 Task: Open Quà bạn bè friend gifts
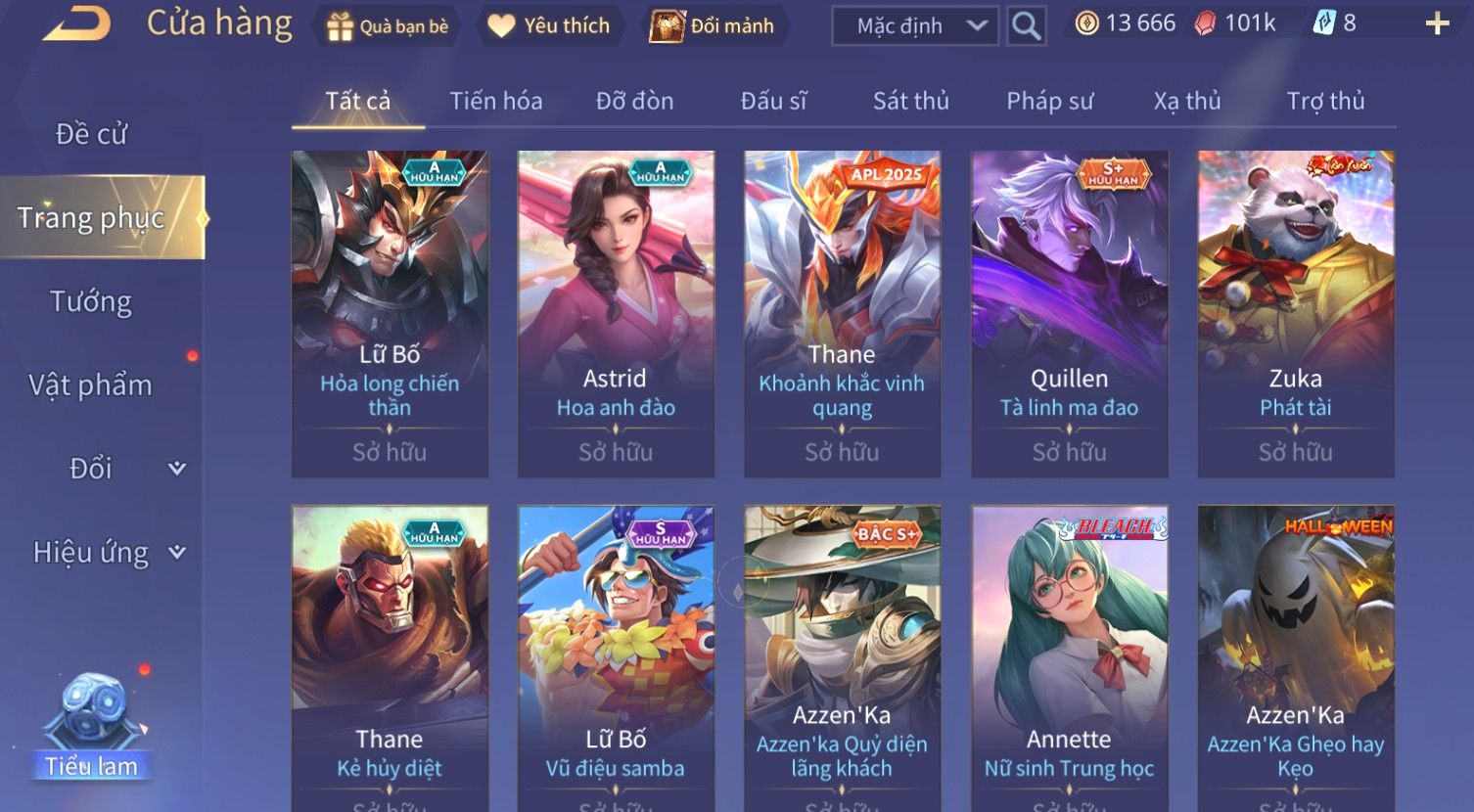pyautogui.click(x=389, y=26)
